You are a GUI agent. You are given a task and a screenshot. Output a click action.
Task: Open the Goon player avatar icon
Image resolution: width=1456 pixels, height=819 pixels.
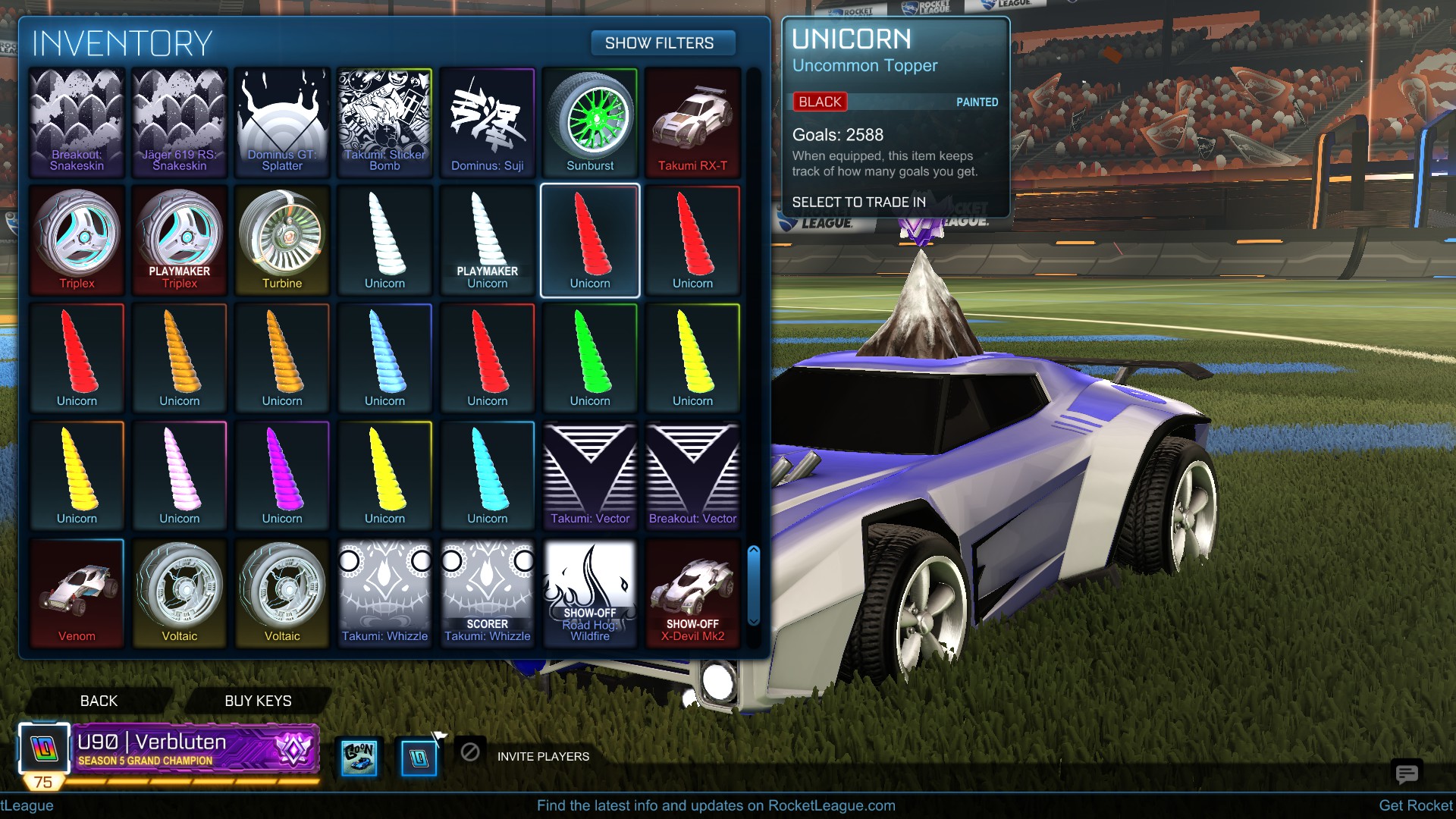tap(359, 756)
